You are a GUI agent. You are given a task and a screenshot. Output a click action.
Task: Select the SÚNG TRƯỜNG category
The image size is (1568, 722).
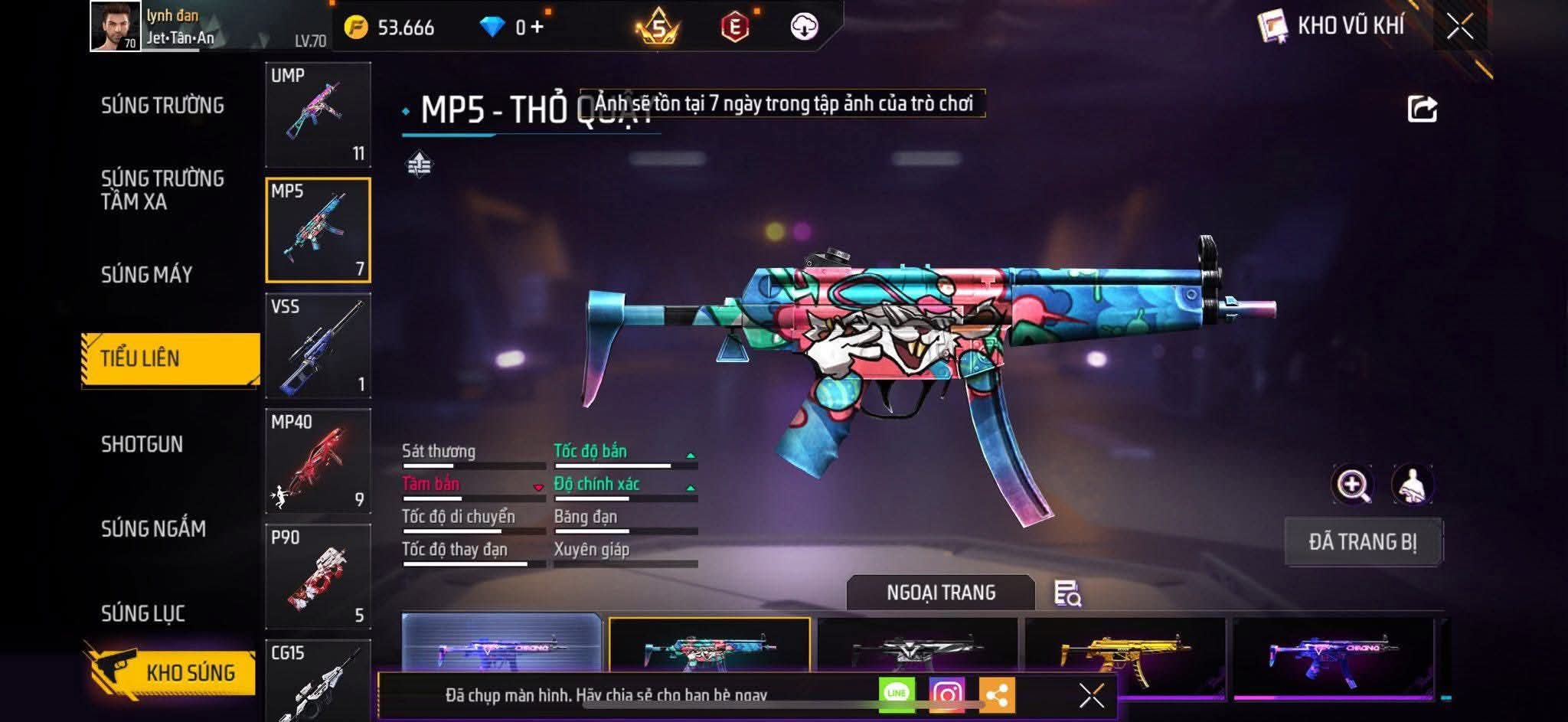pos(162,106)
